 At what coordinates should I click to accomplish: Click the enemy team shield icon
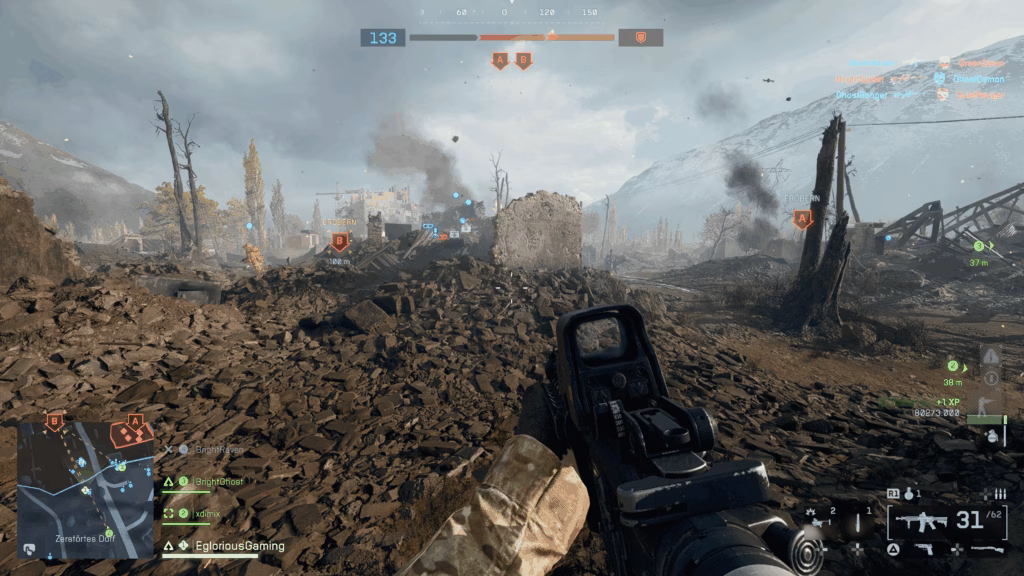point(640,38)
